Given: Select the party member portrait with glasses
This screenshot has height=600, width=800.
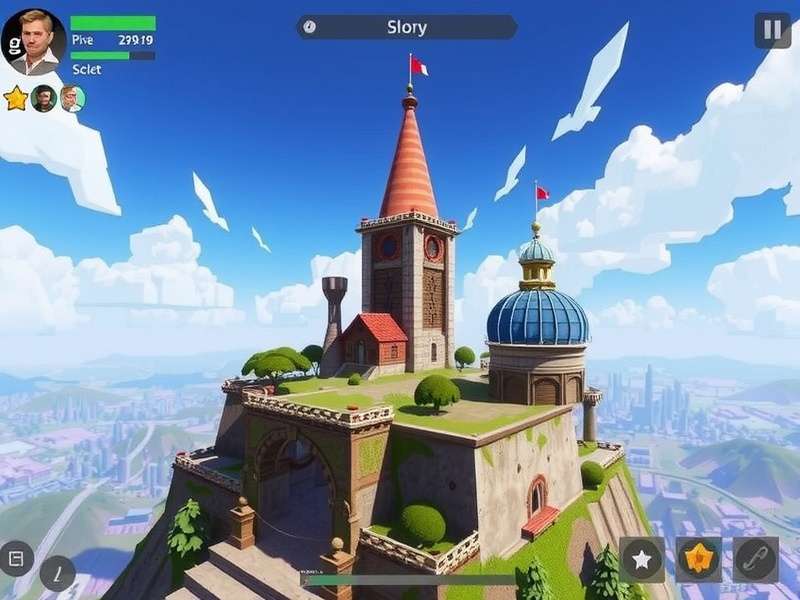Looking at the screenshot, I should 71,98.
